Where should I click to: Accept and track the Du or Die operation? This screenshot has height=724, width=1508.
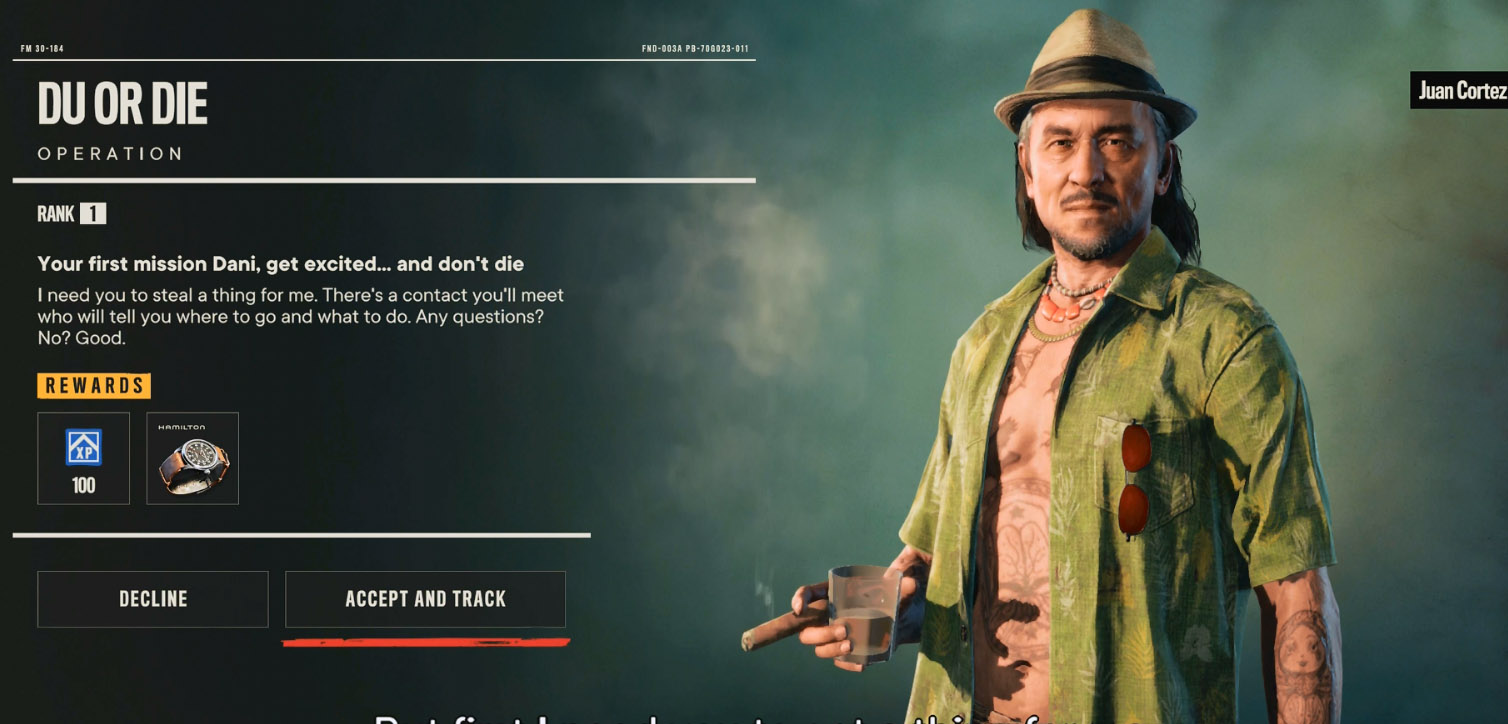click(x=425, y=598)
